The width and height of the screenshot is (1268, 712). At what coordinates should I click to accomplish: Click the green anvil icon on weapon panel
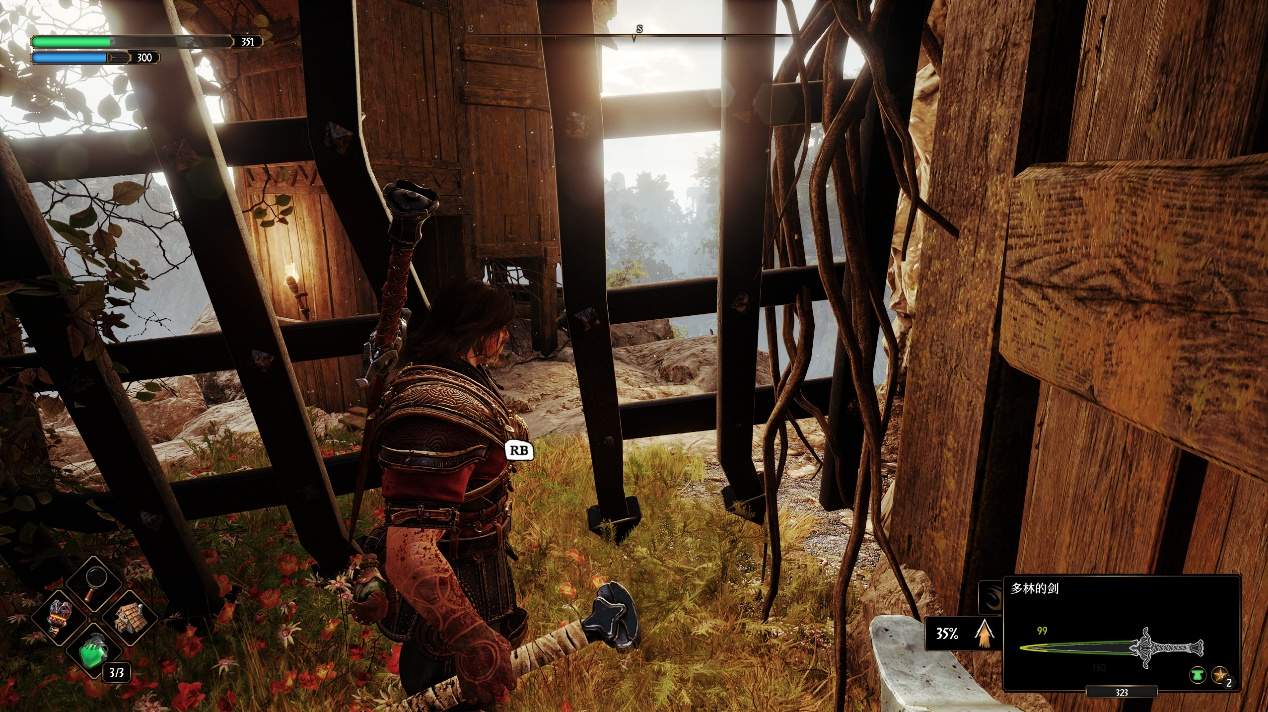click(x=1198, y=676)
